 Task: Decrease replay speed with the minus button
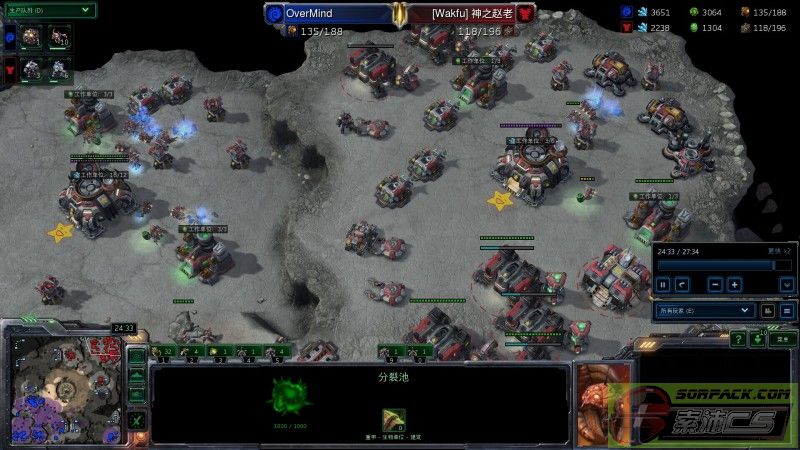(716, 284)
